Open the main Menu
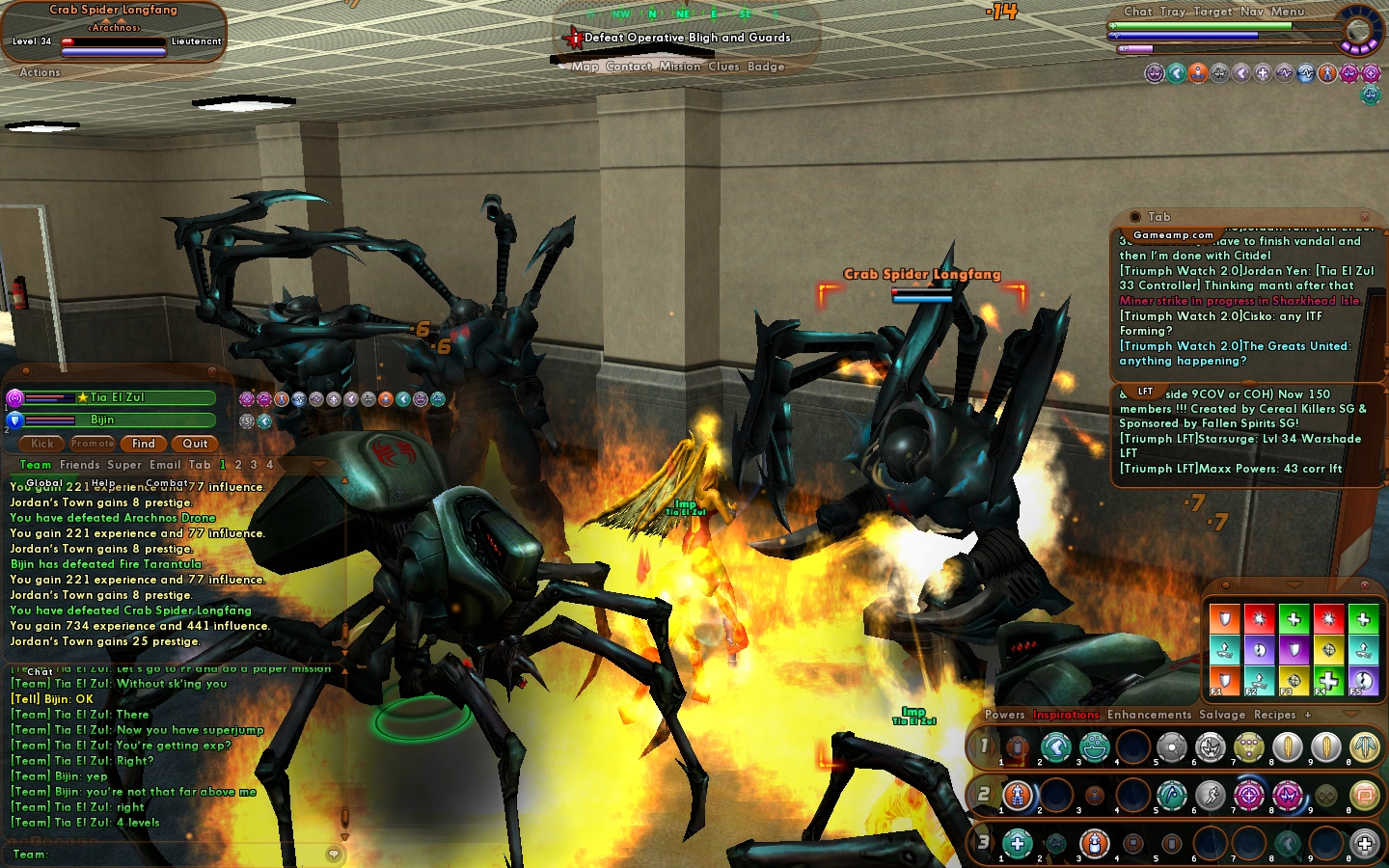1389x868 pixels. click(x=1288, y=12)
